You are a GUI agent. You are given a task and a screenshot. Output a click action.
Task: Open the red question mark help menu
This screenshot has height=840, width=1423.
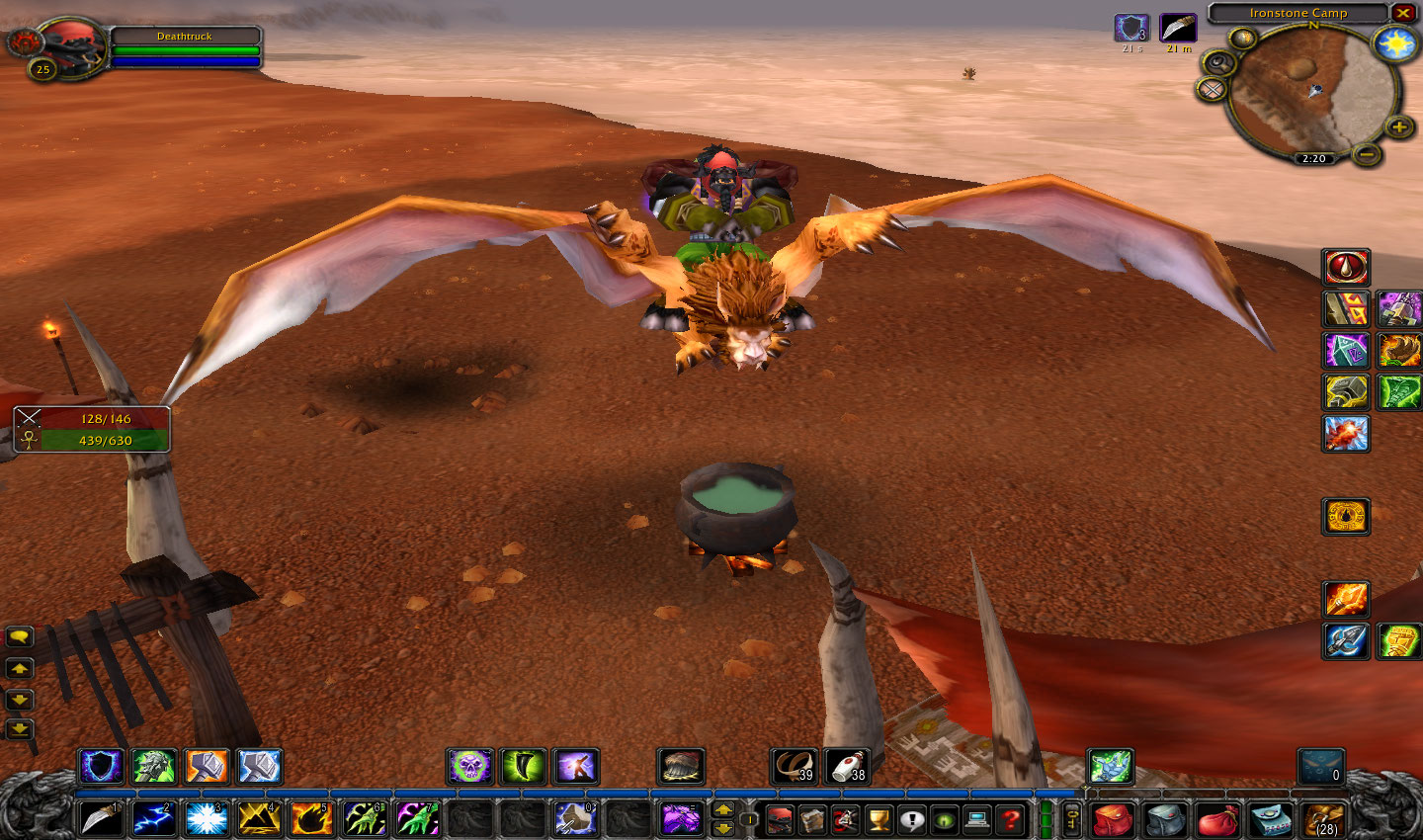click(x=1009, y=819)
